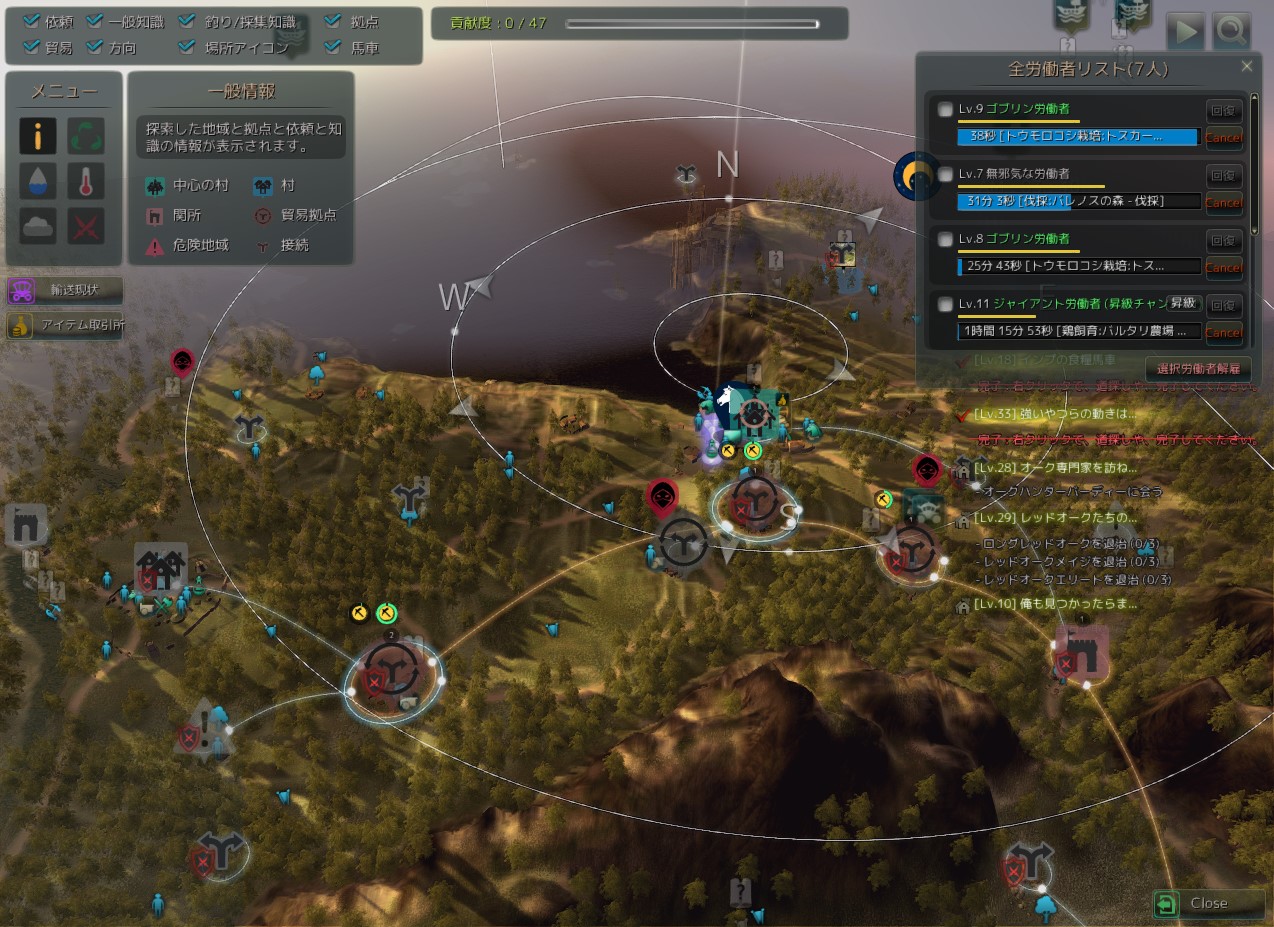Select the cloud weather overlay icon

[x=38, y=226]
